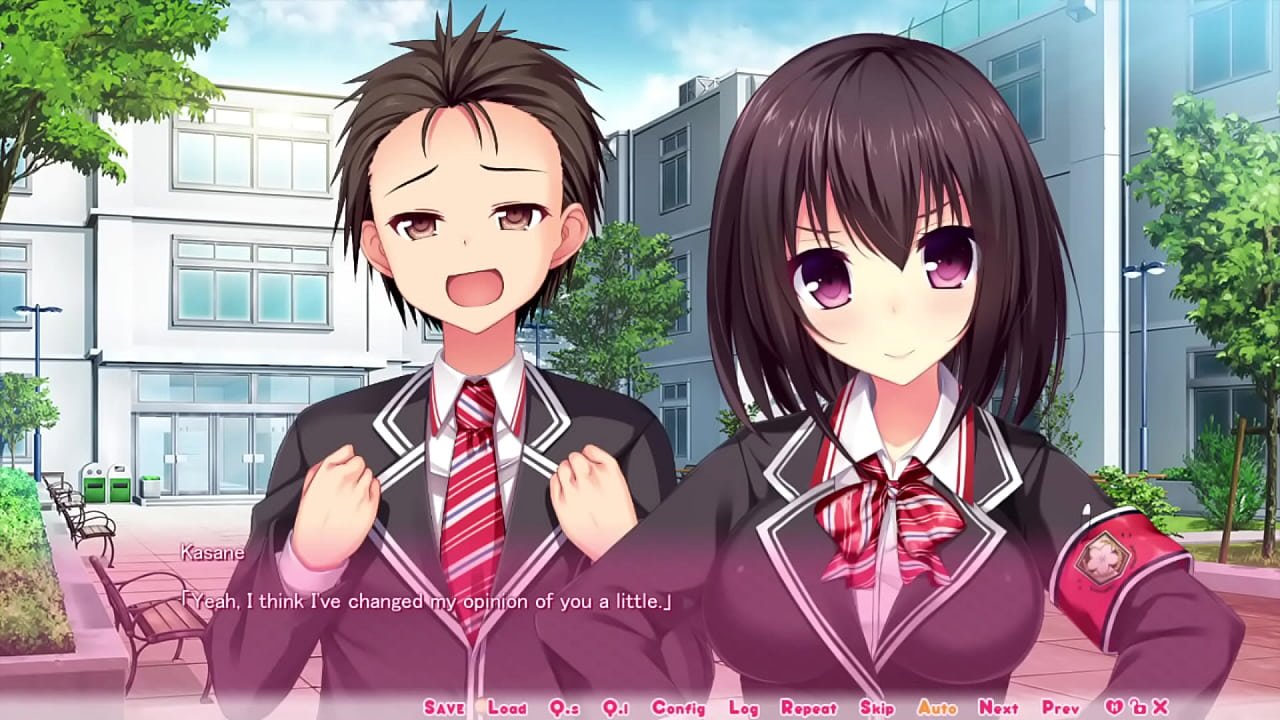Image resolution: width=1280 pixels, height=720 pixels.
Task: Open the Load screen
Action: [507, 706]
